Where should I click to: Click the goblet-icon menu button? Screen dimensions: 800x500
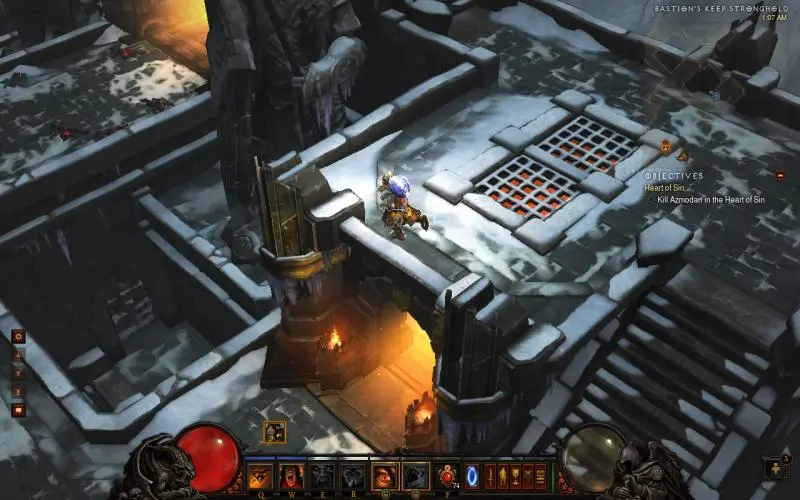pos(516,475)
